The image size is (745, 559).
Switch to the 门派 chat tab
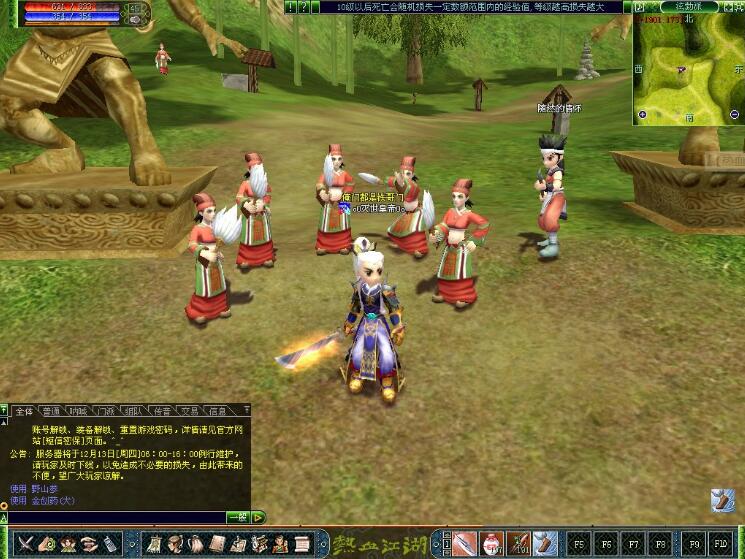point(106,410)
